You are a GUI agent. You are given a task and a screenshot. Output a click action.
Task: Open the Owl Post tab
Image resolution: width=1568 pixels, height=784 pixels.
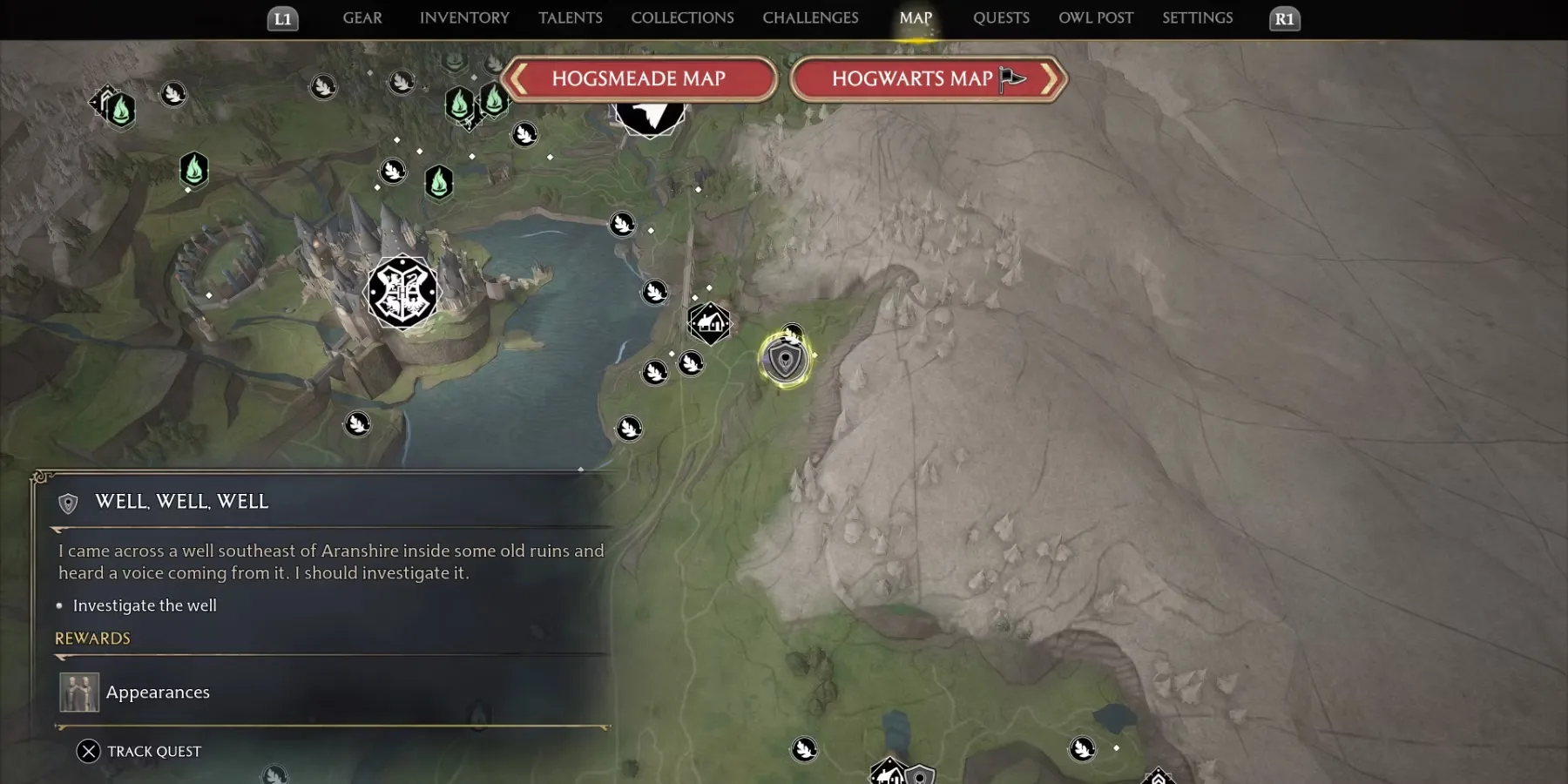1096,18
